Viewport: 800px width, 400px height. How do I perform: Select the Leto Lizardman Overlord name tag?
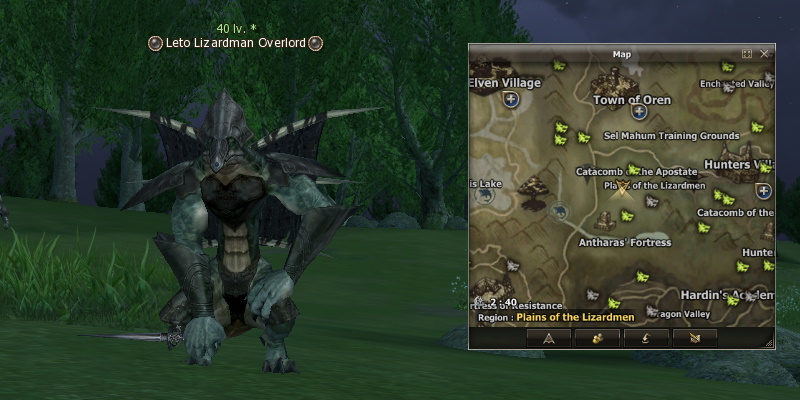pos(236,43)
